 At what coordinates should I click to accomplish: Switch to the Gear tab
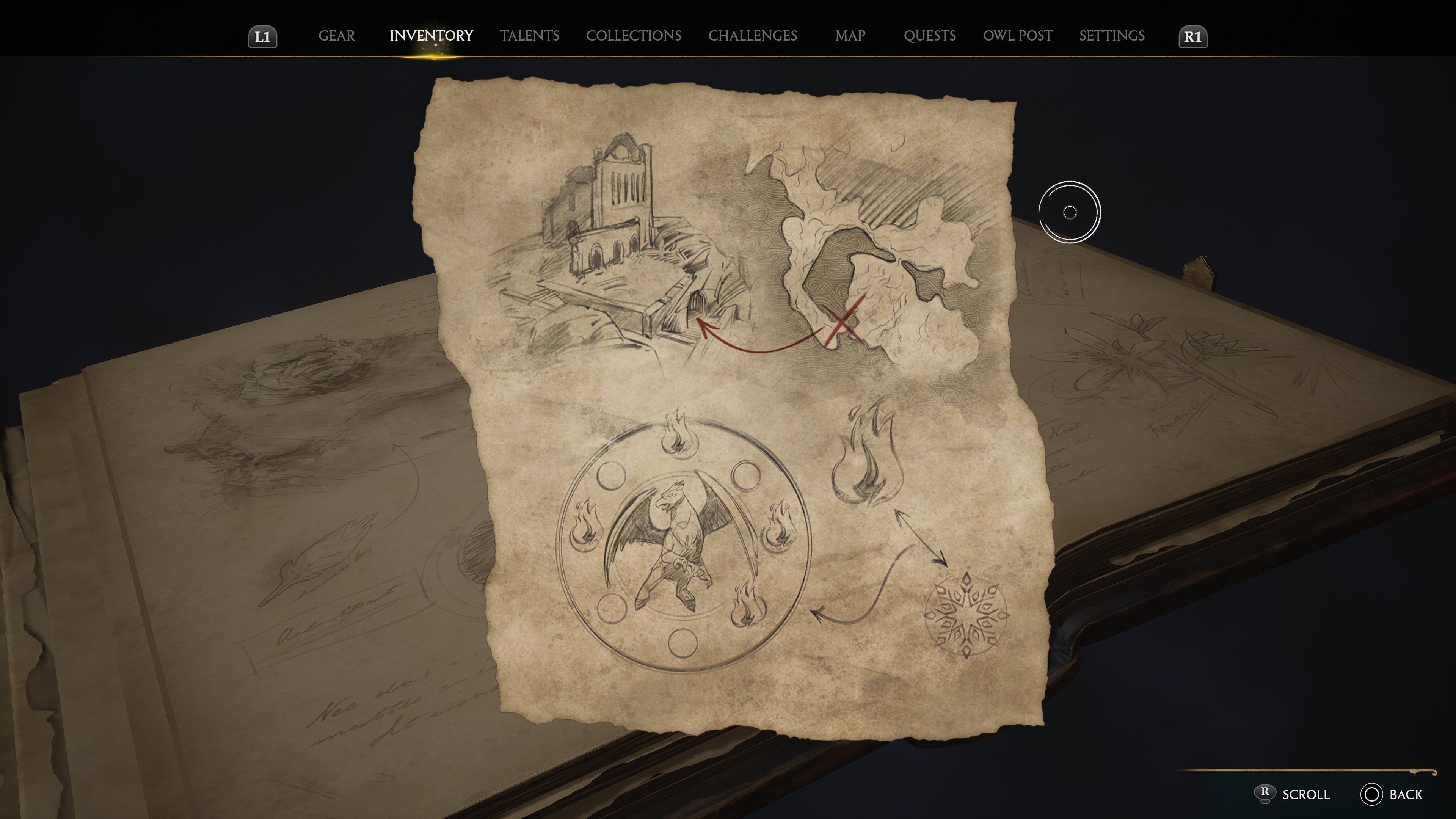(336, 36)
